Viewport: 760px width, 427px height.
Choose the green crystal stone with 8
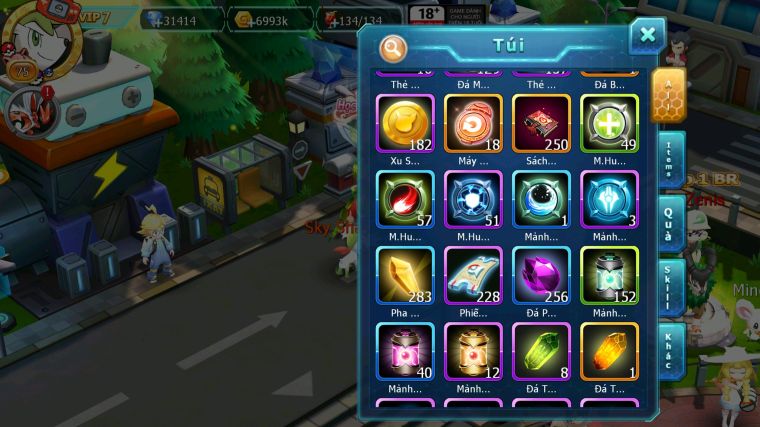541,351
